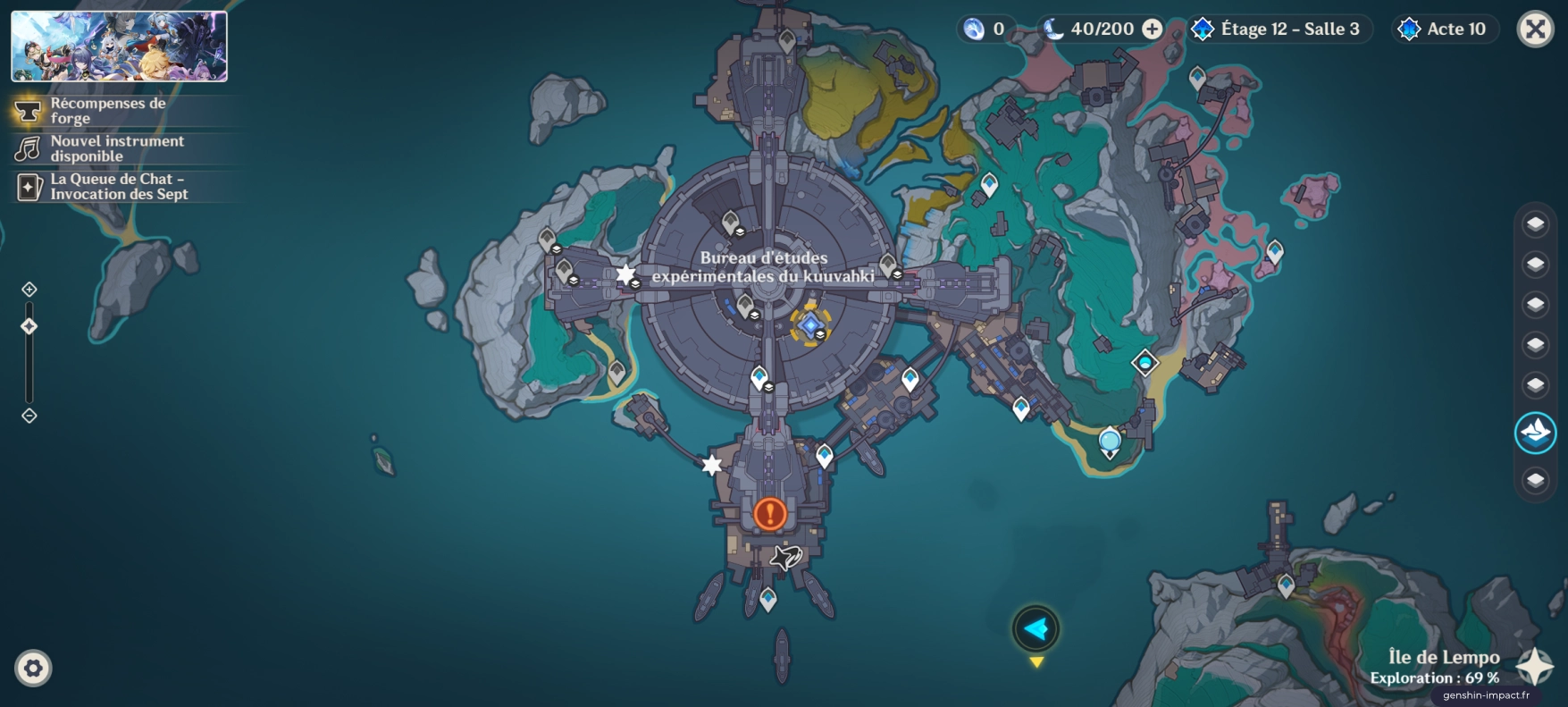Select the orange exclamation quest marker

pyautogui.click(x=770, y=514)
